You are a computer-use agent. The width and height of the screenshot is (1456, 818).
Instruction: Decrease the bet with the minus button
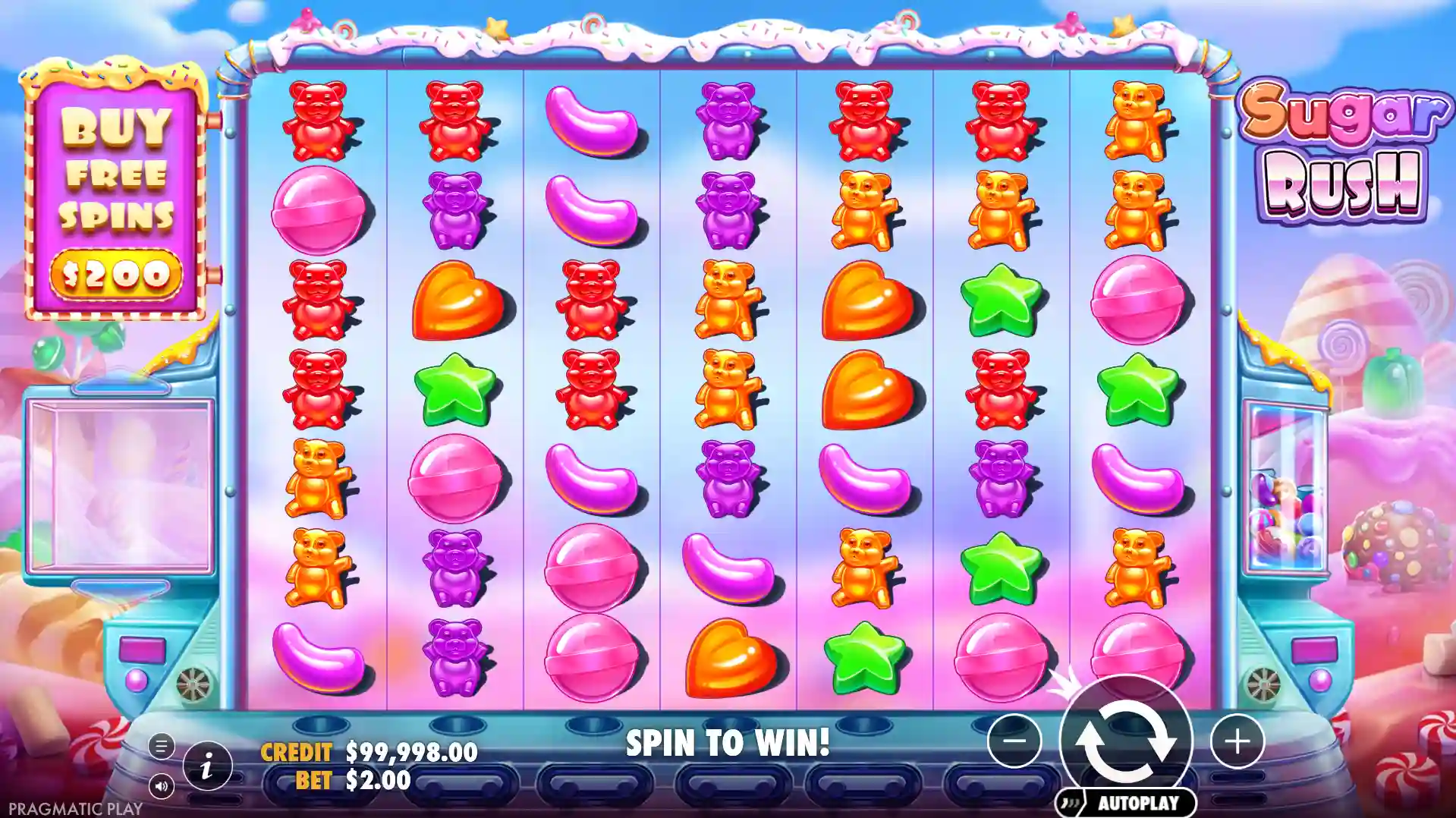click(x=1014, y=741)
